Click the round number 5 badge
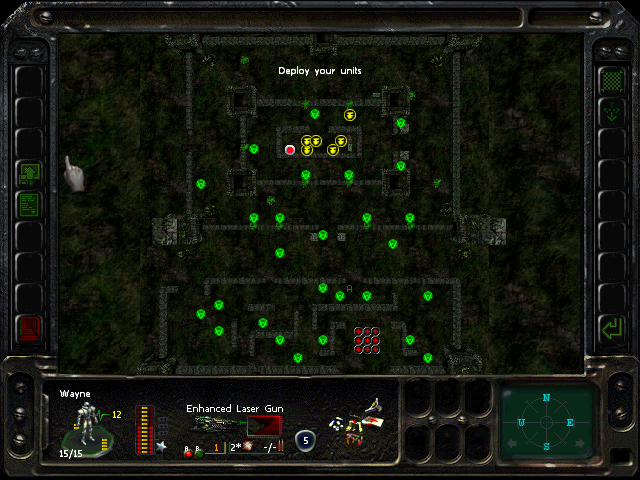Image resolution: width=640 pixels, height=480 pixels. [306, 438]
